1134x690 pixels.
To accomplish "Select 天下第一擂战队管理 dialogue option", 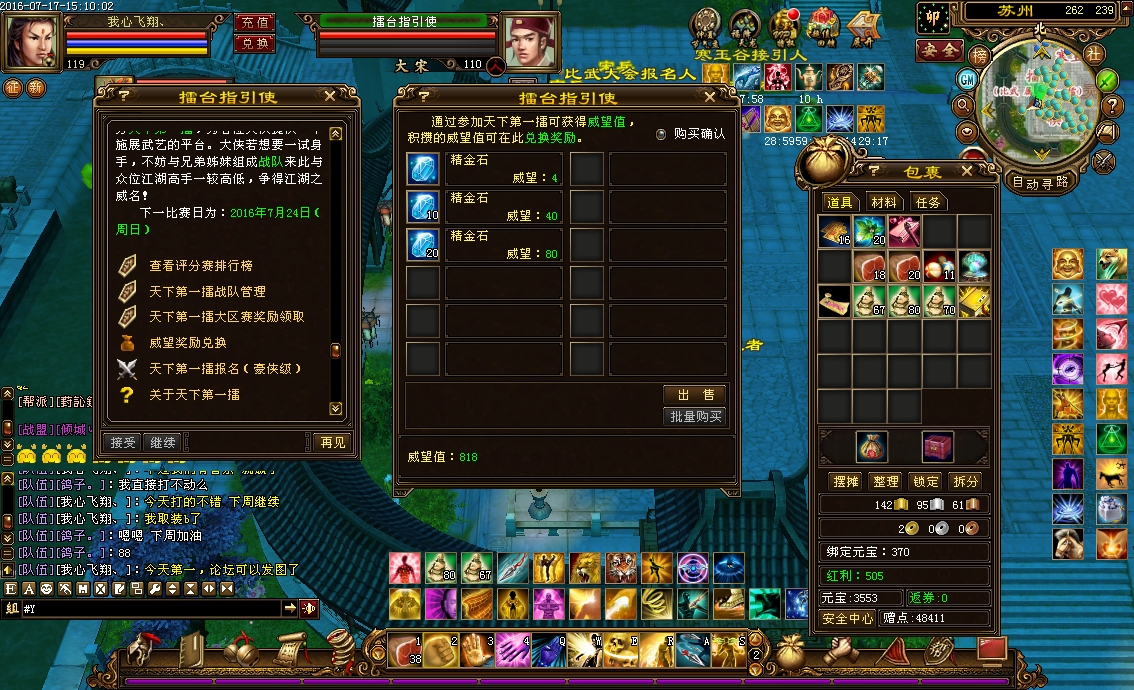I will (x=207, y=291).
